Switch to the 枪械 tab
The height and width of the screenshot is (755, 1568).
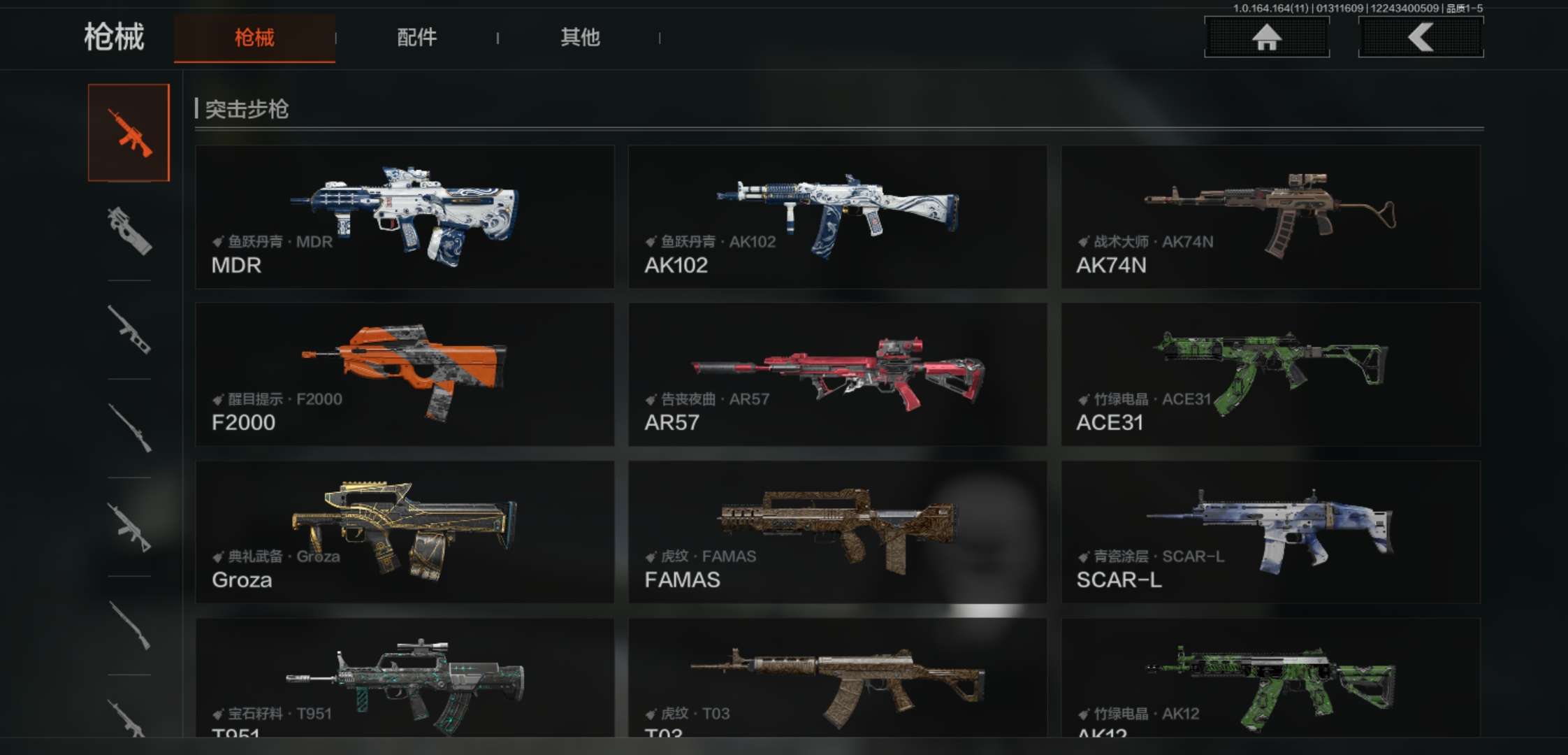coord(254,38)
